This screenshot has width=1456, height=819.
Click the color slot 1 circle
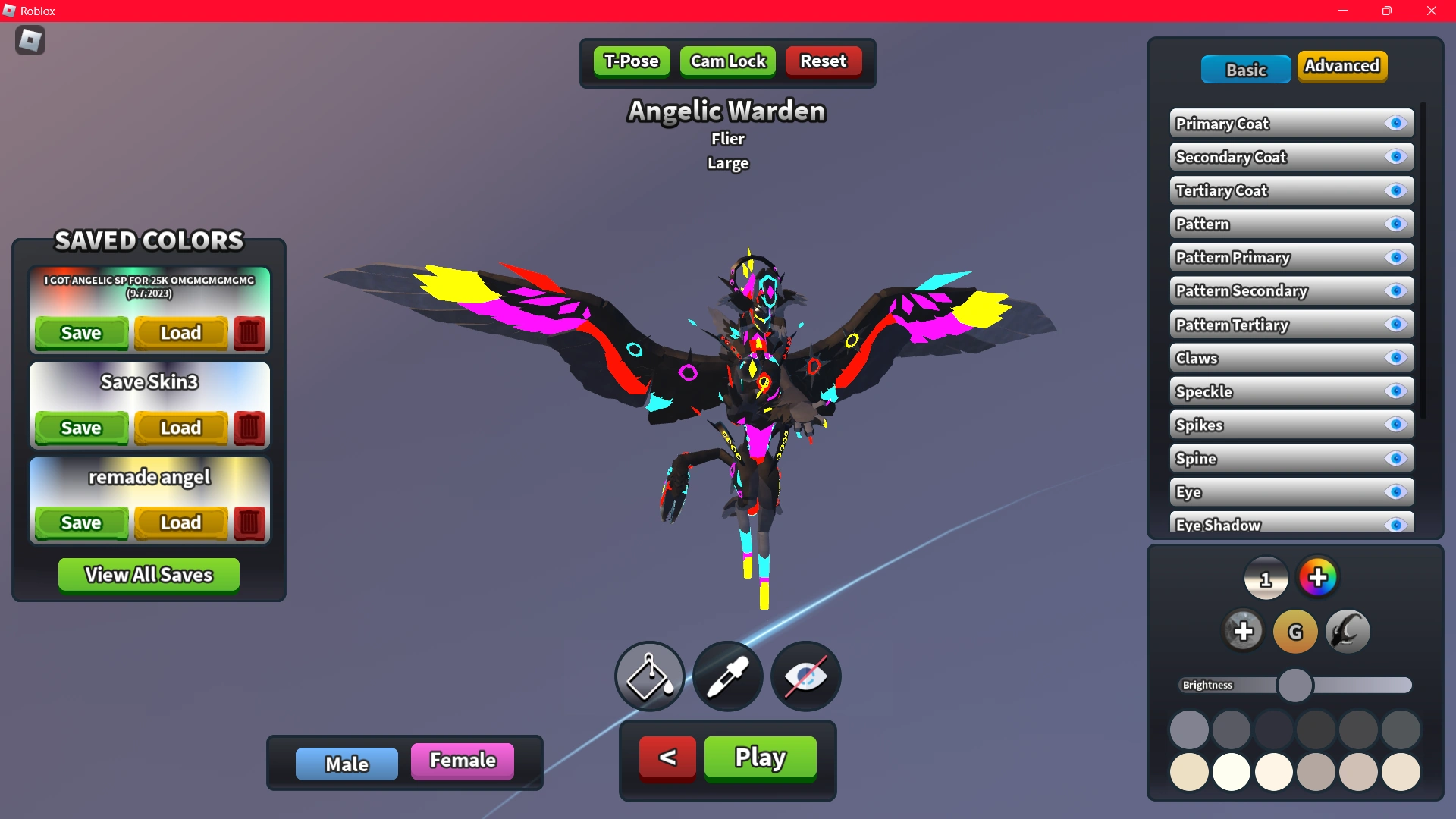1266,578
